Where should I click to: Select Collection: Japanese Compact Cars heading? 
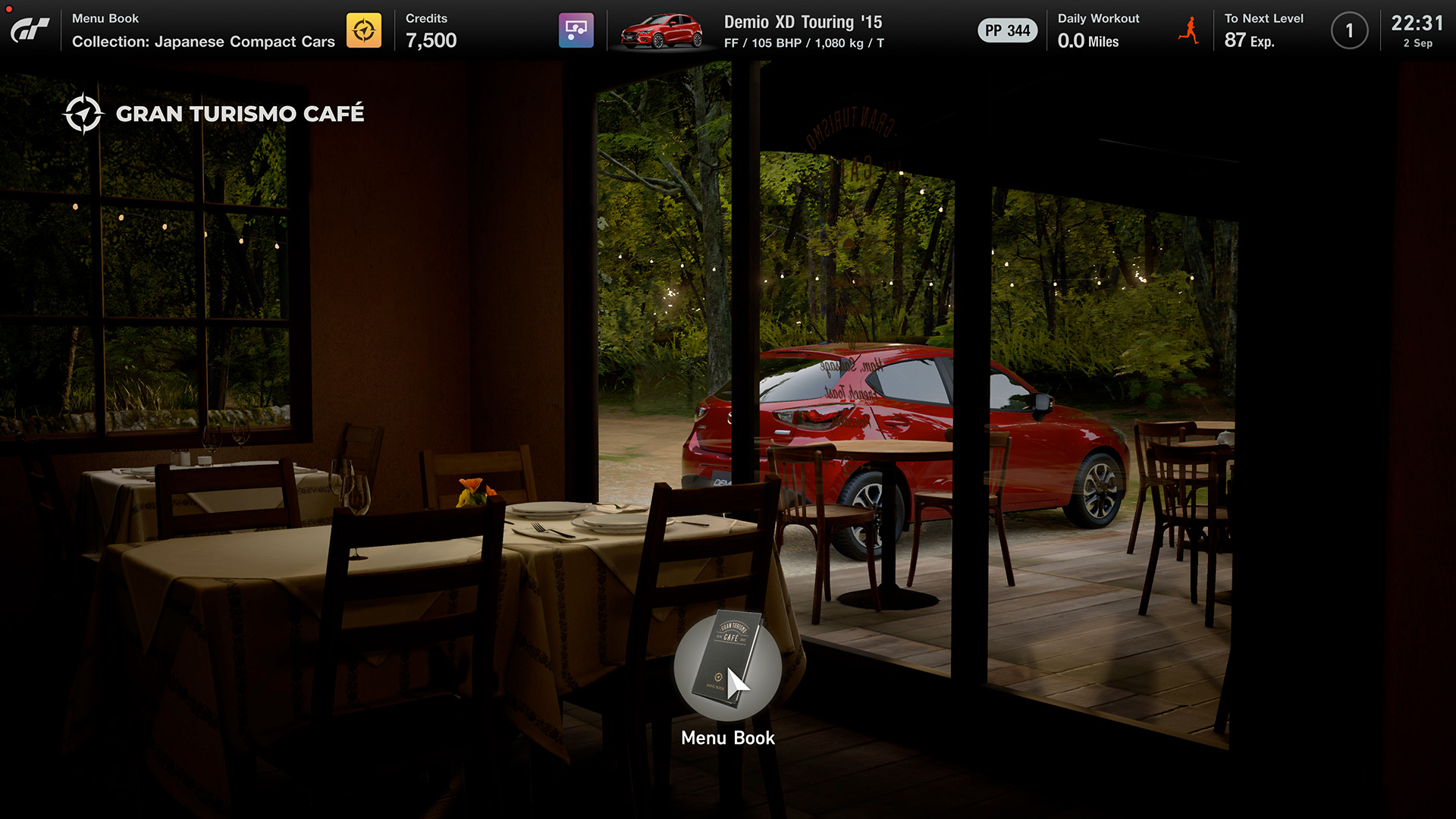click(x=203, y=42)
